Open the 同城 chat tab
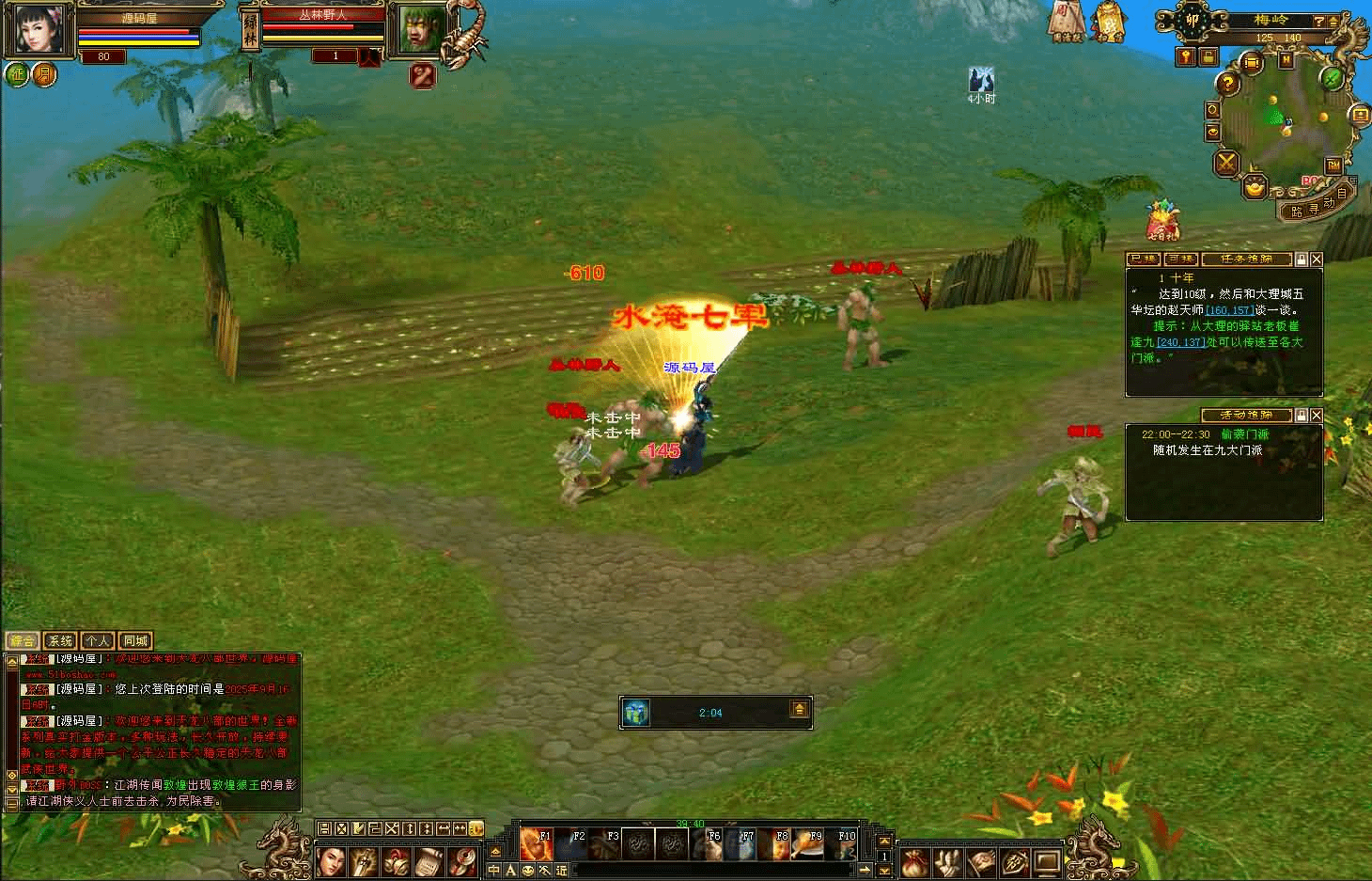Image resolution: width=1372 pixels, height=881 pixels. coord(135,641)
